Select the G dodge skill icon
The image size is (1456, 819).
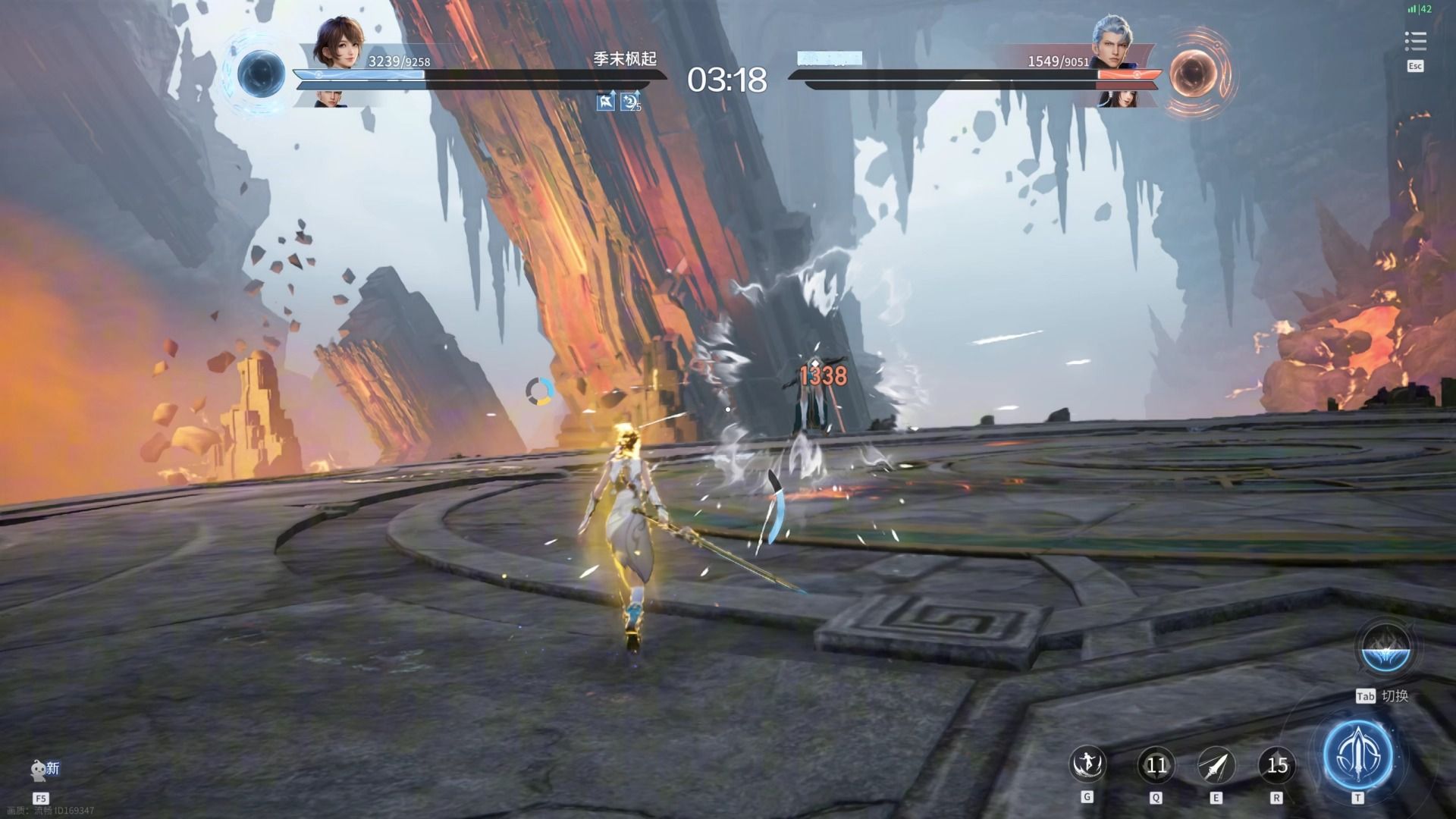point(1089,766)
